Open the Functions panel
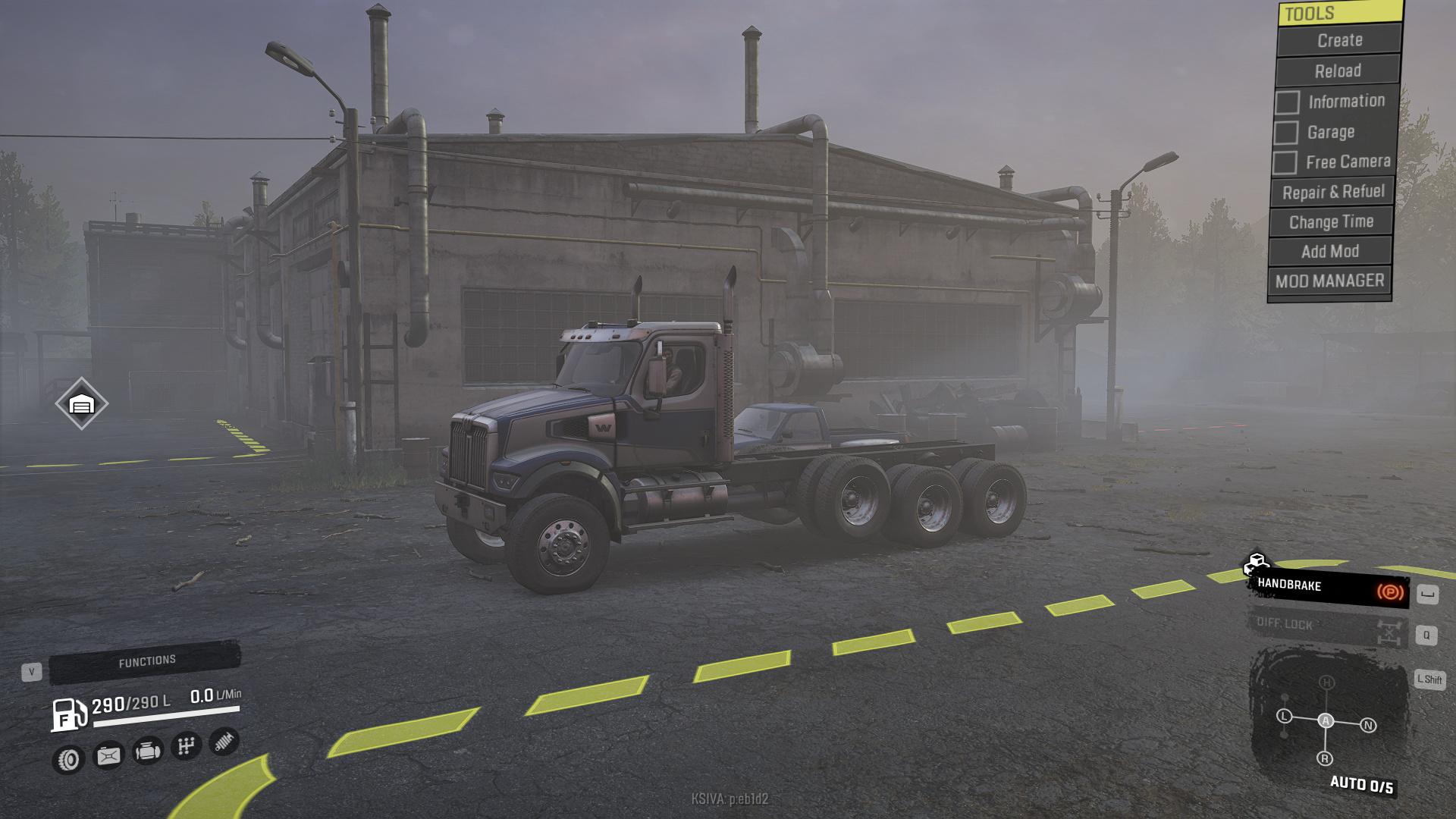 click(146, 662)
